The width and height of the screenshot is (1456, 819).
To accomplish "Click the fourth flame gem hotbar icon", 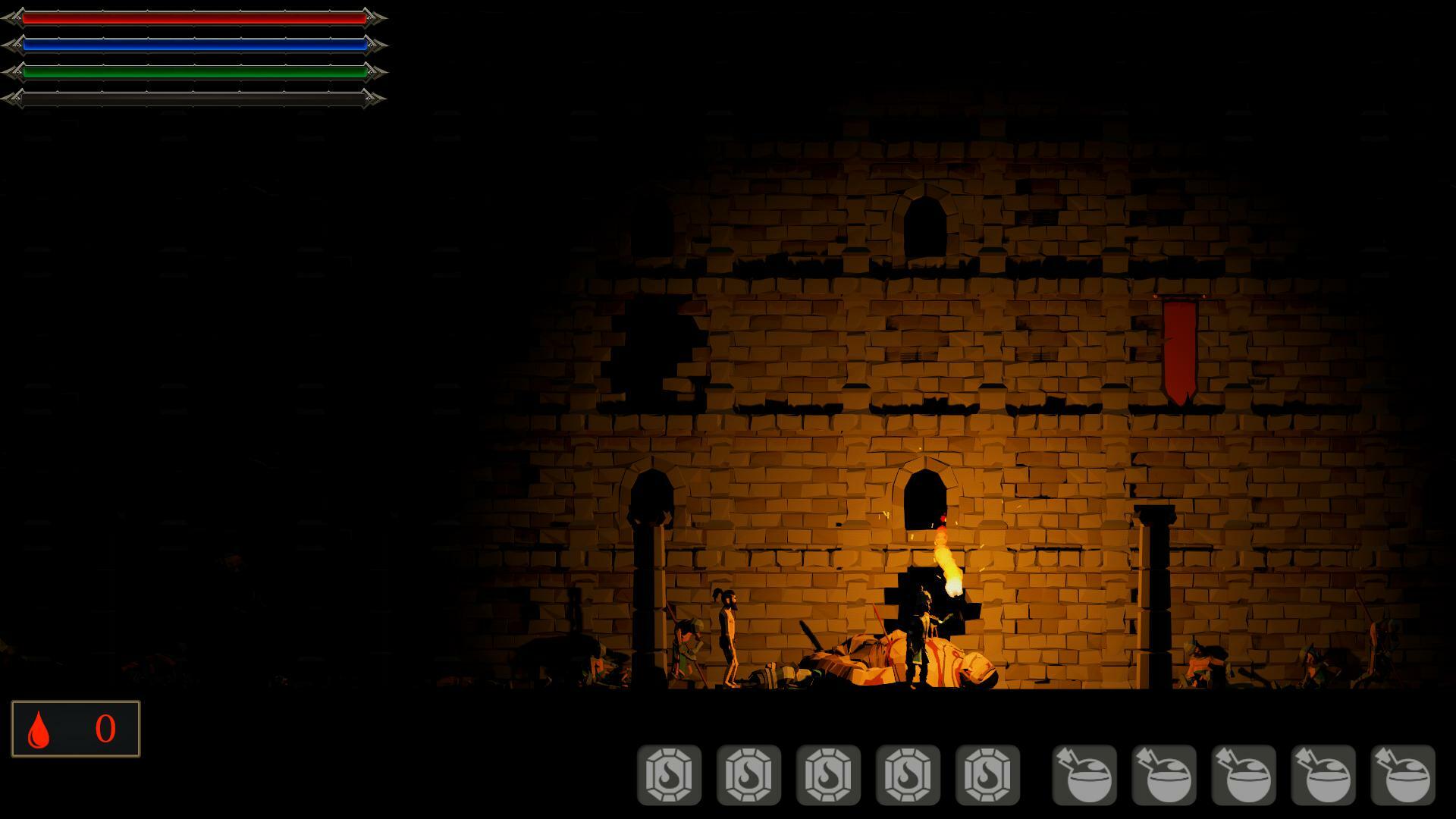I will (907, 775).
